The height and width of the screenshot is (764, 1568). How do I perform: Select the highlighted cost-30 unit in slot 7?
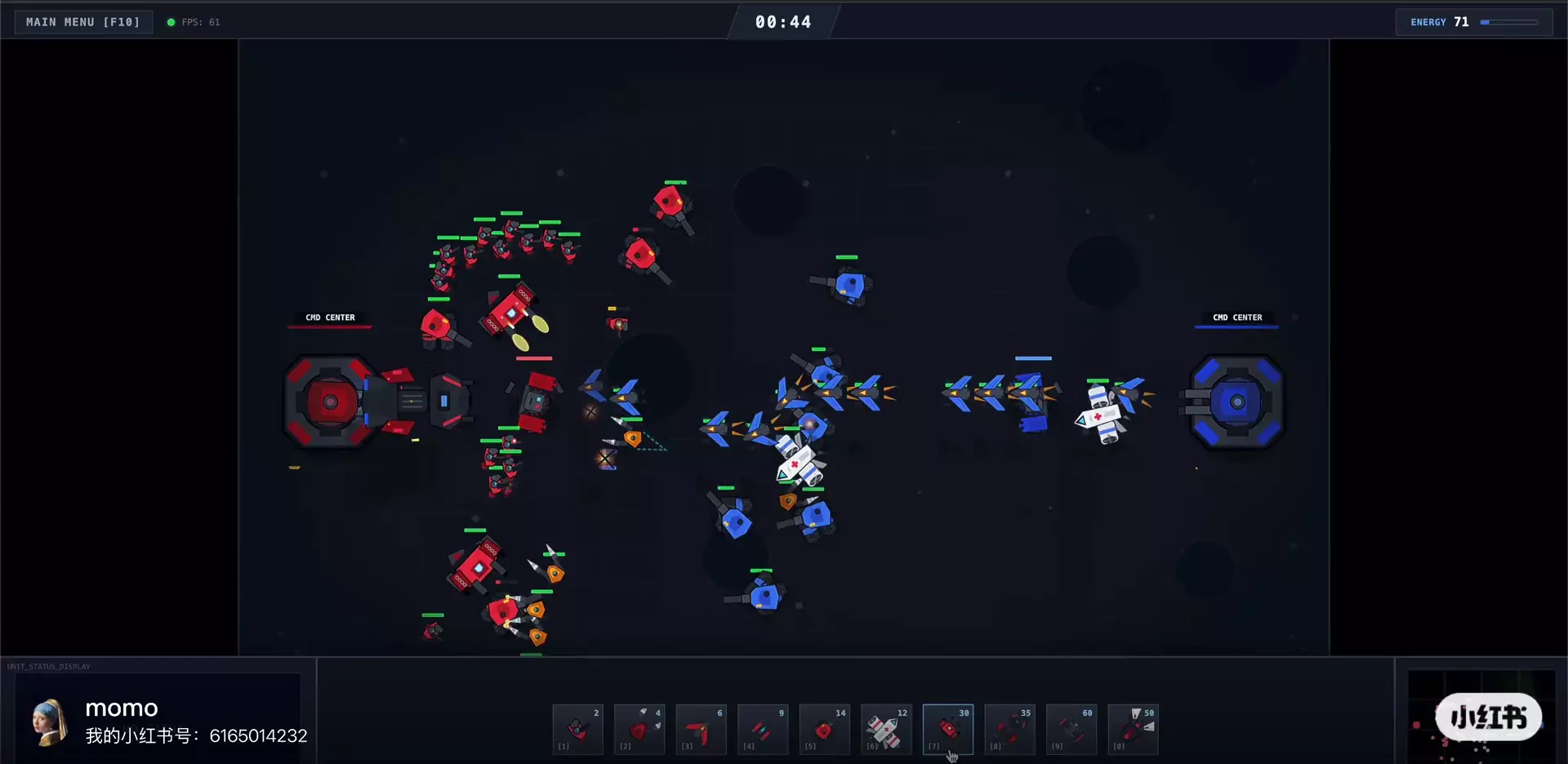point(947,729)
